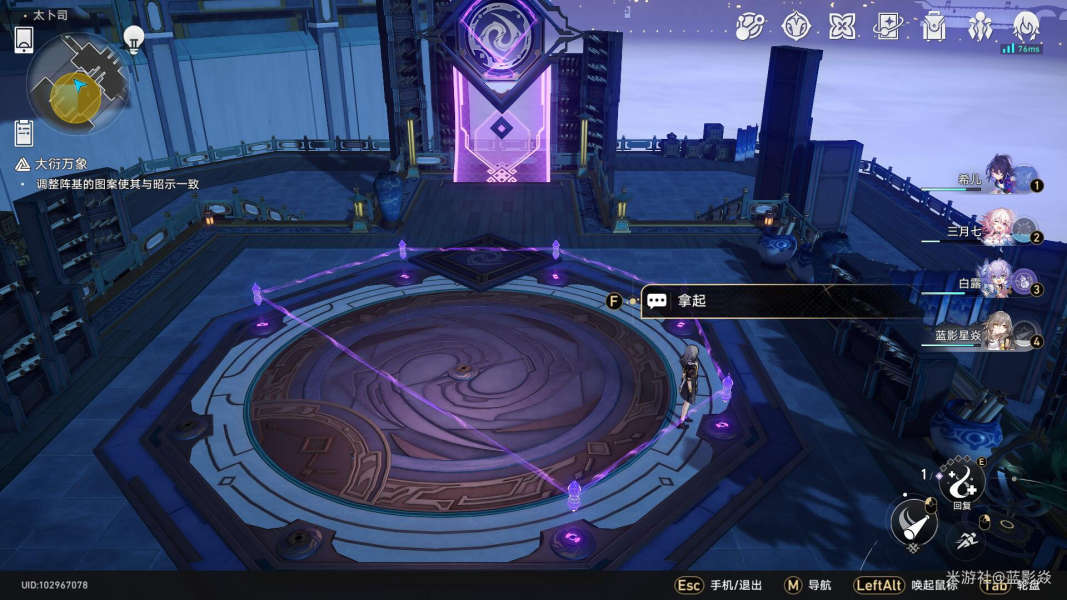Activate the basic attack icon
1067x600 pixels.
click(913, 521)
